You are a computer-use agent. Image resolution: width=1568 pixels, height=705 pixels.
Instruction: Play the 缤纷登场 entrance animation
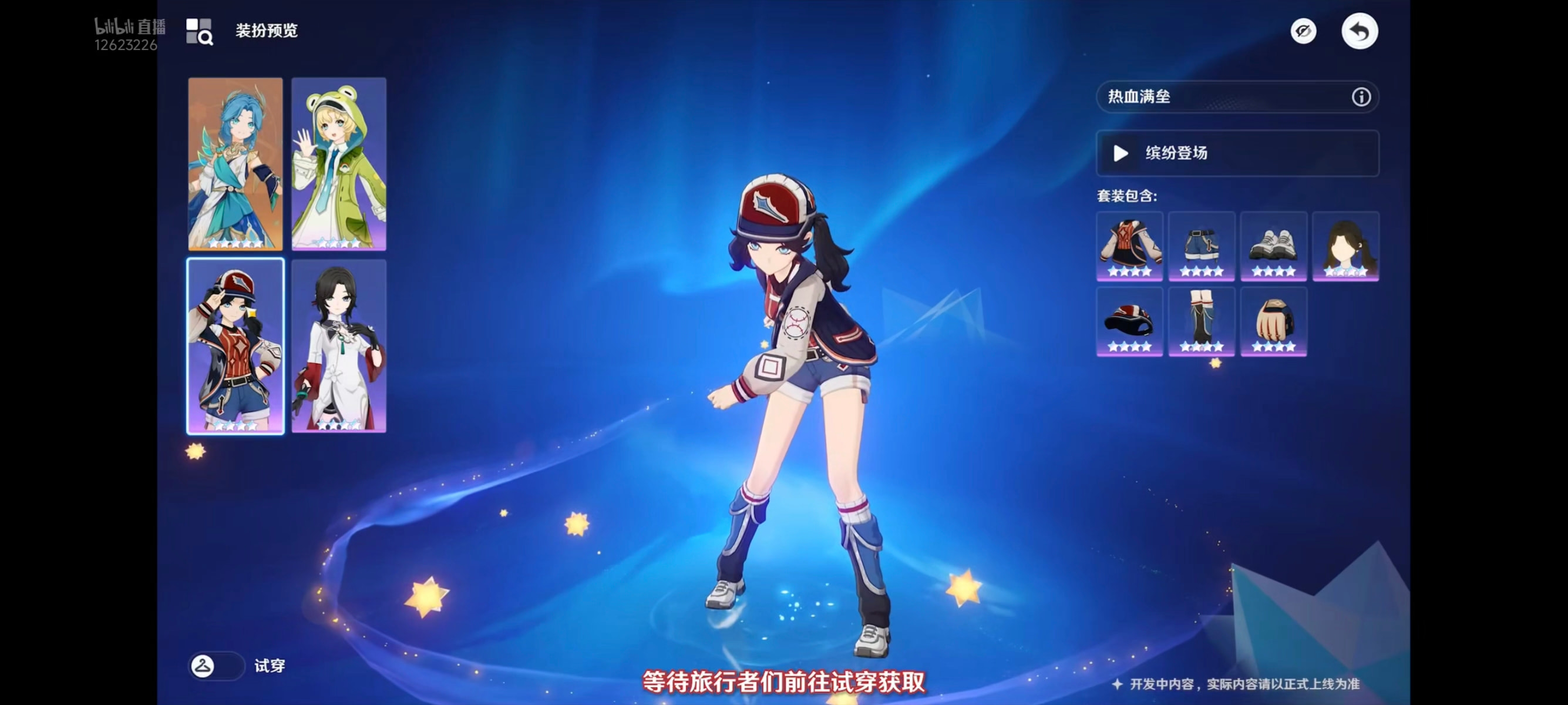coord(1236,153)
